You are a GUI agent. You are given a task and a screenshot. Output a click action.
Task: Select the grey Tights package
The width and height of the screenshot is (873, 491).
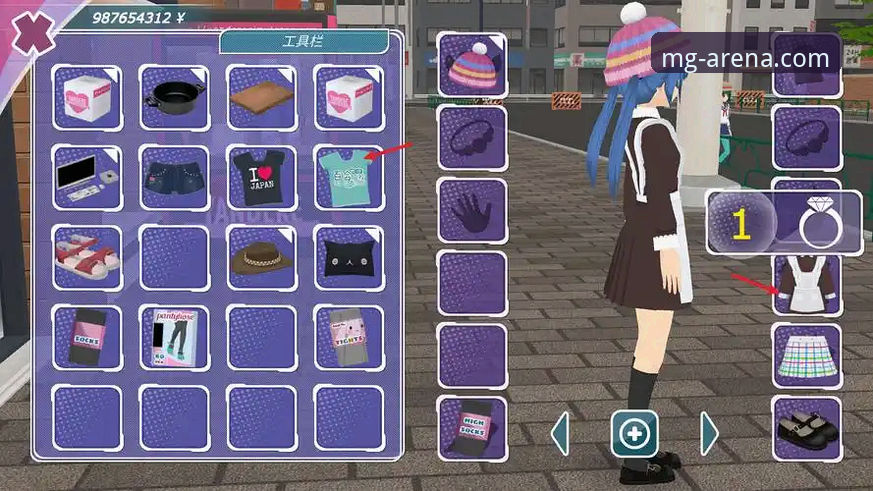349,338
